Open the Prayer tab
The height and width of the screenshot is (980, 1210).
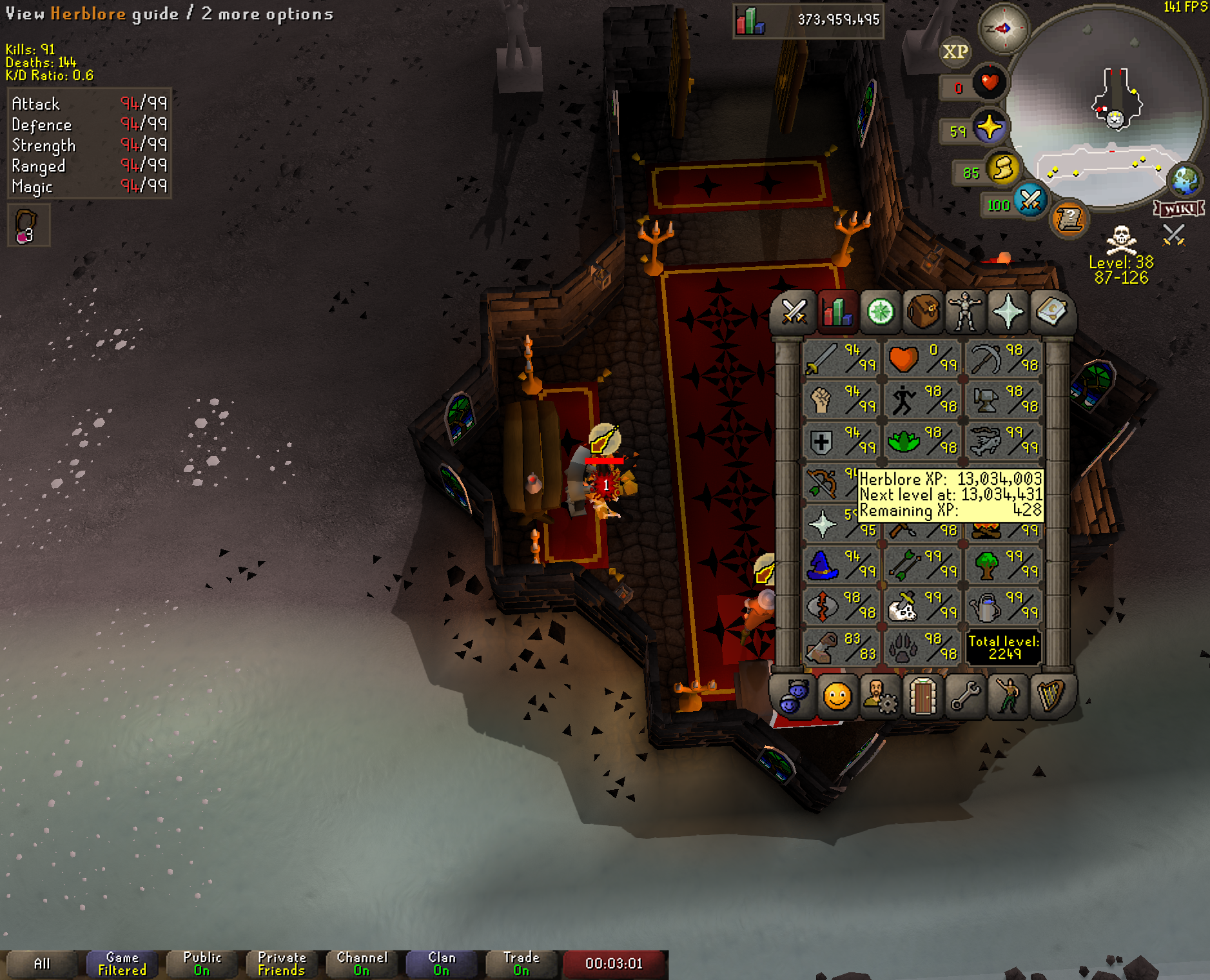(x=1008, y=313)
